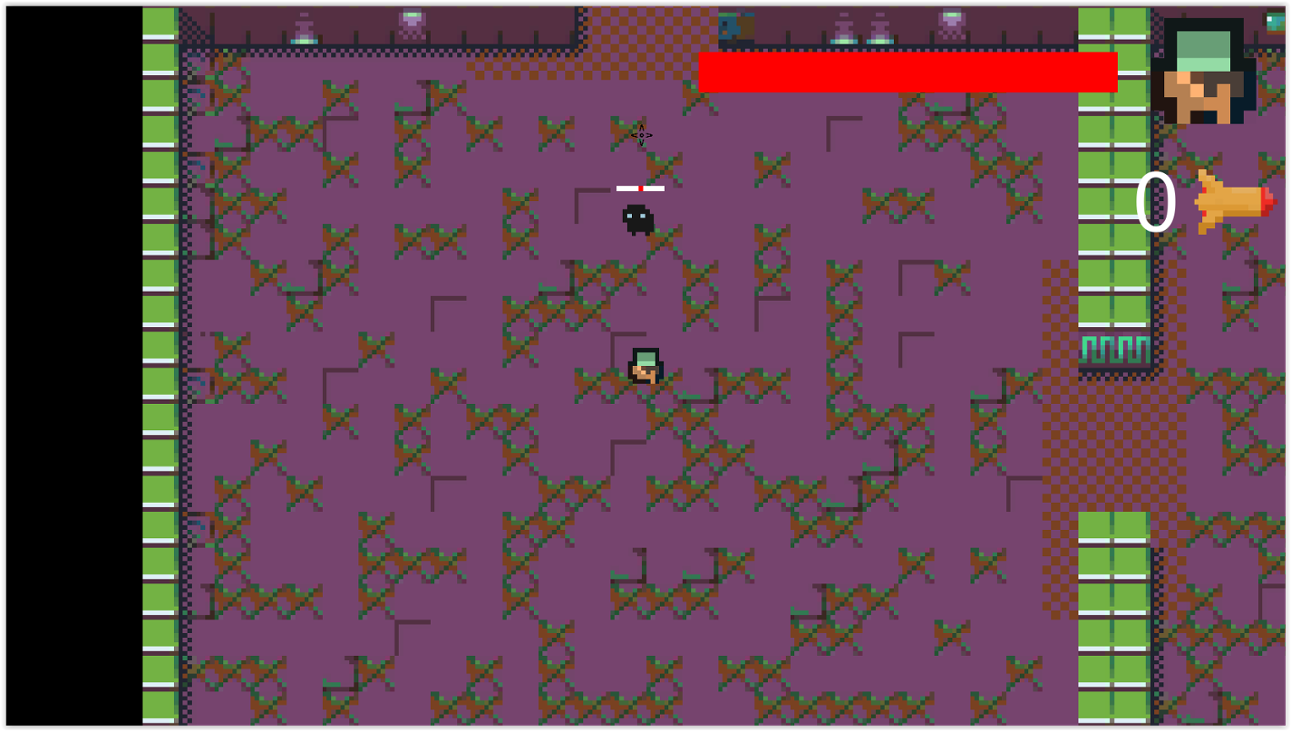Screen dimensions: 1291x731
Task: Click the ammo counter showing zero
Action: click(1157, 200)
